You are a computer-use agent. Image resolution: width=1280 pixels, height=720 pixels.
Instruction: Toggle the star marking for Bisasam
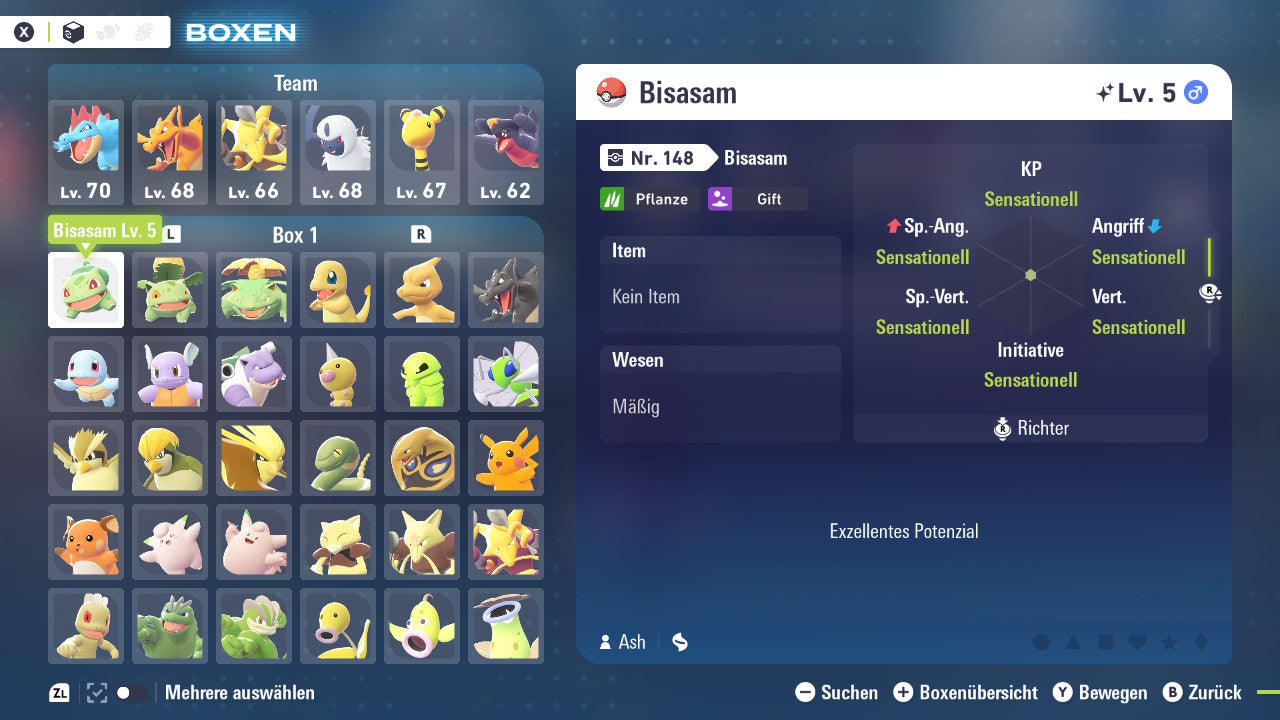(1170, 641)
